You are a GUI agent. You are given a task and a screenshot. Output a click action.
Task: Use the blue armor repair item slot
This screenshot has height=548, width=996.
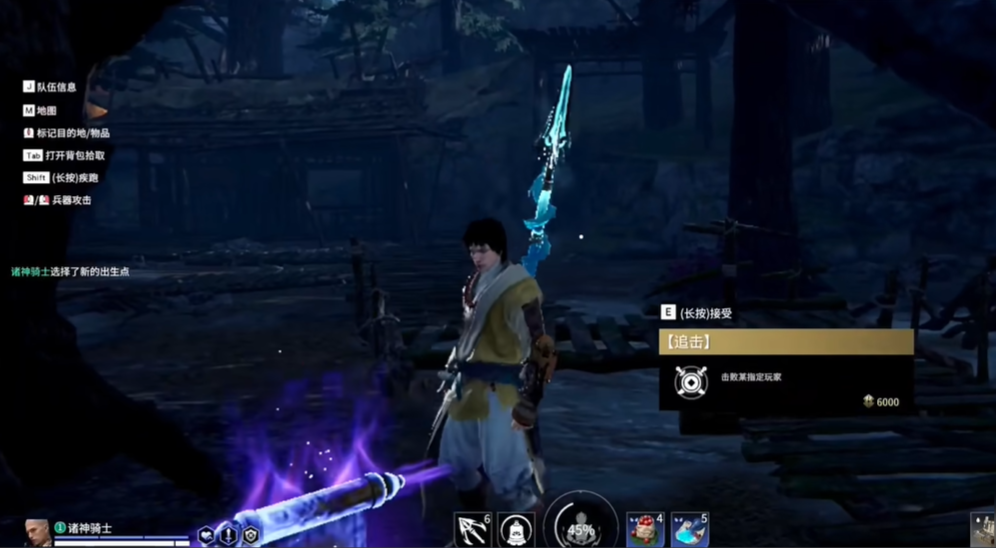[689, 529]
